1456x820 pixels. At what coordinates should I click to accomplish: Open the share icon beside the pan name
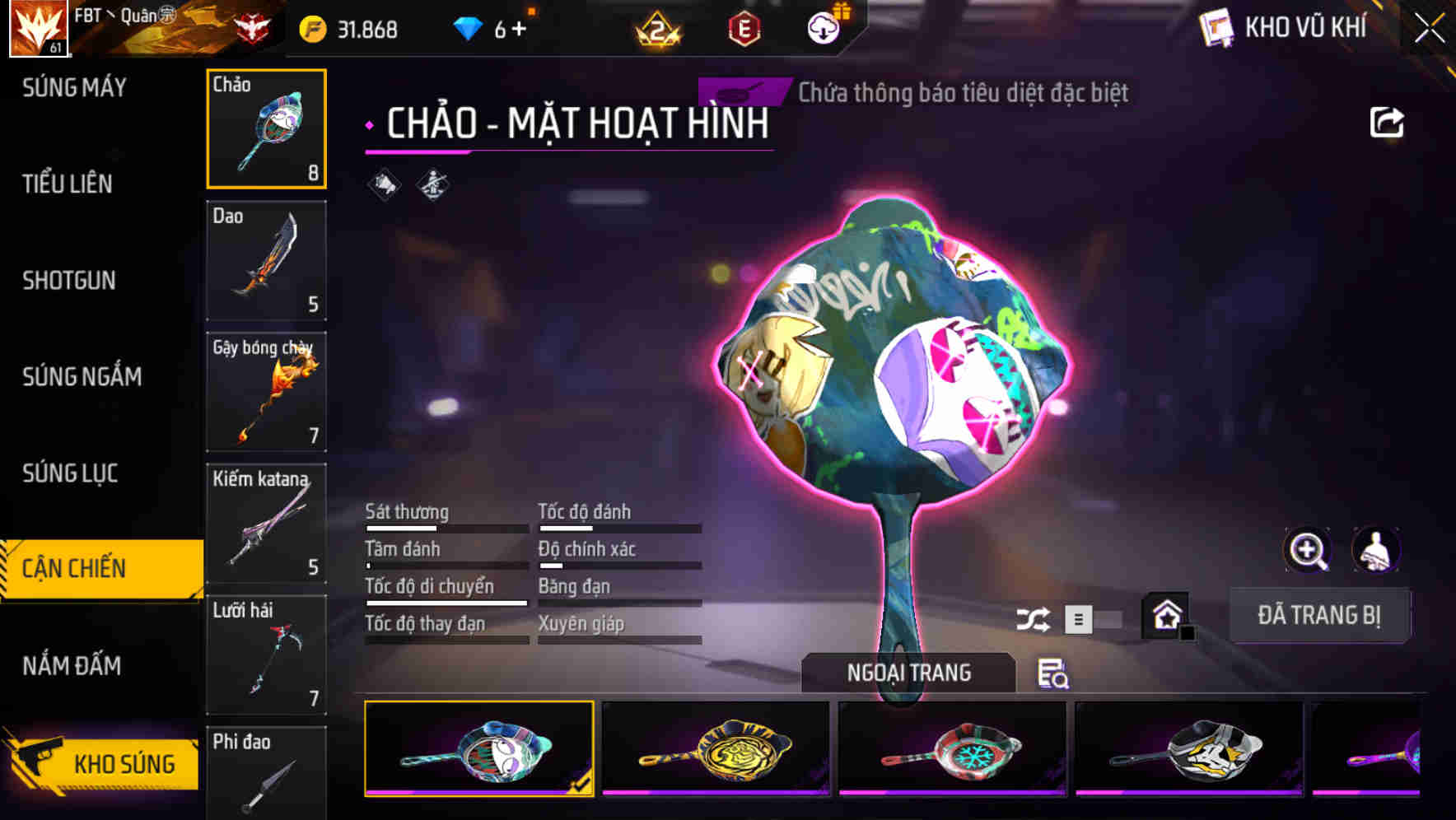[1388, 122]
